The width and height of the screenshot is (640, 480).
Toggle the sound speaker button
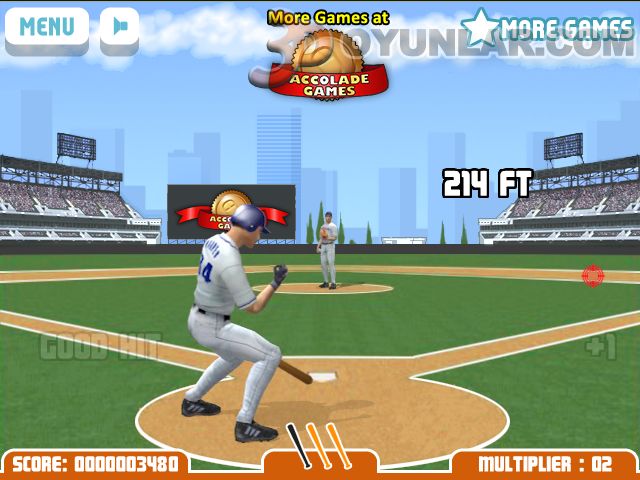(x=120, y=26)
